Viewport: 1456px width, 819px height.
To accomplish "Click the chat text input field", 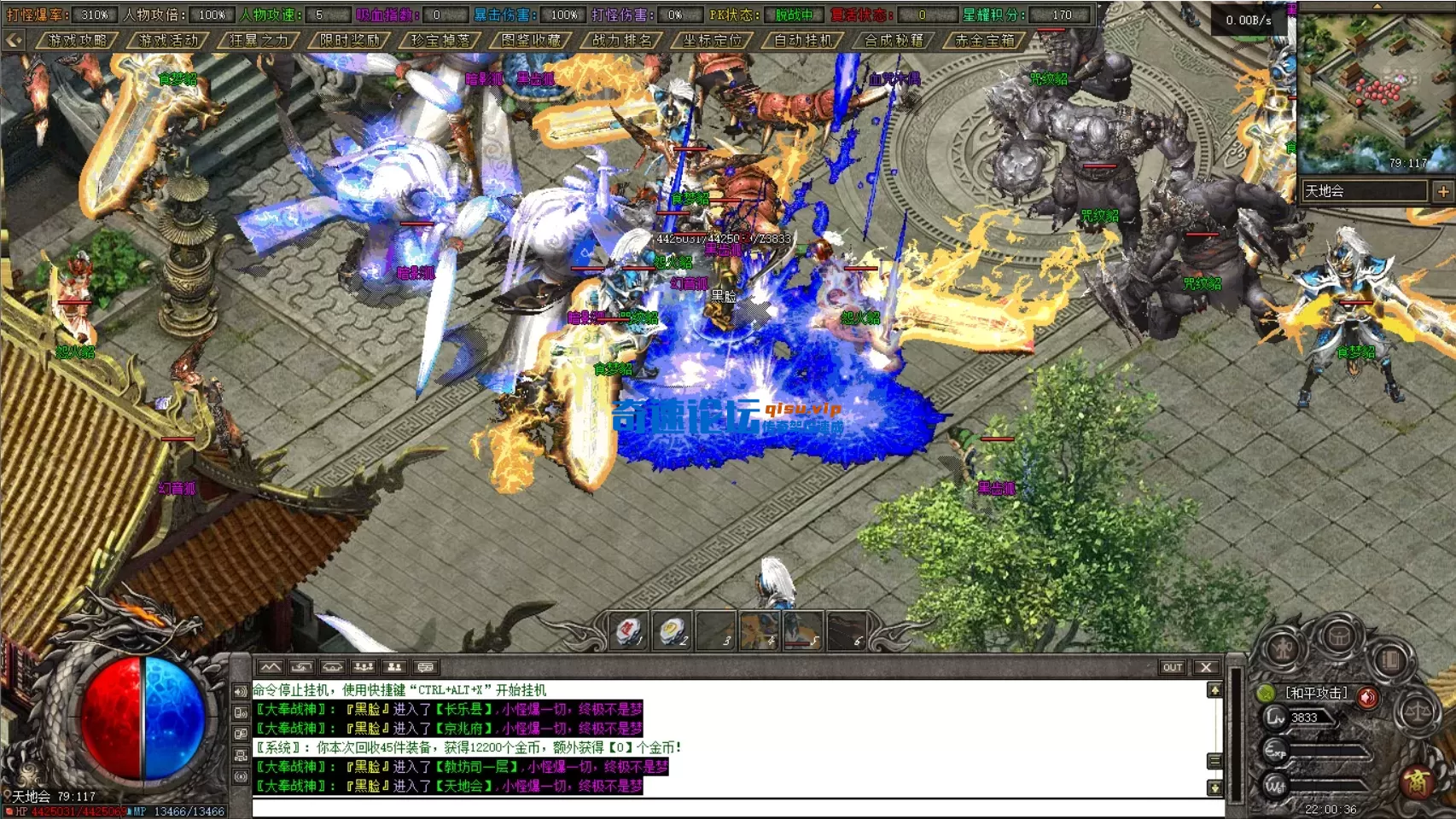I will (x=734, y=808).
